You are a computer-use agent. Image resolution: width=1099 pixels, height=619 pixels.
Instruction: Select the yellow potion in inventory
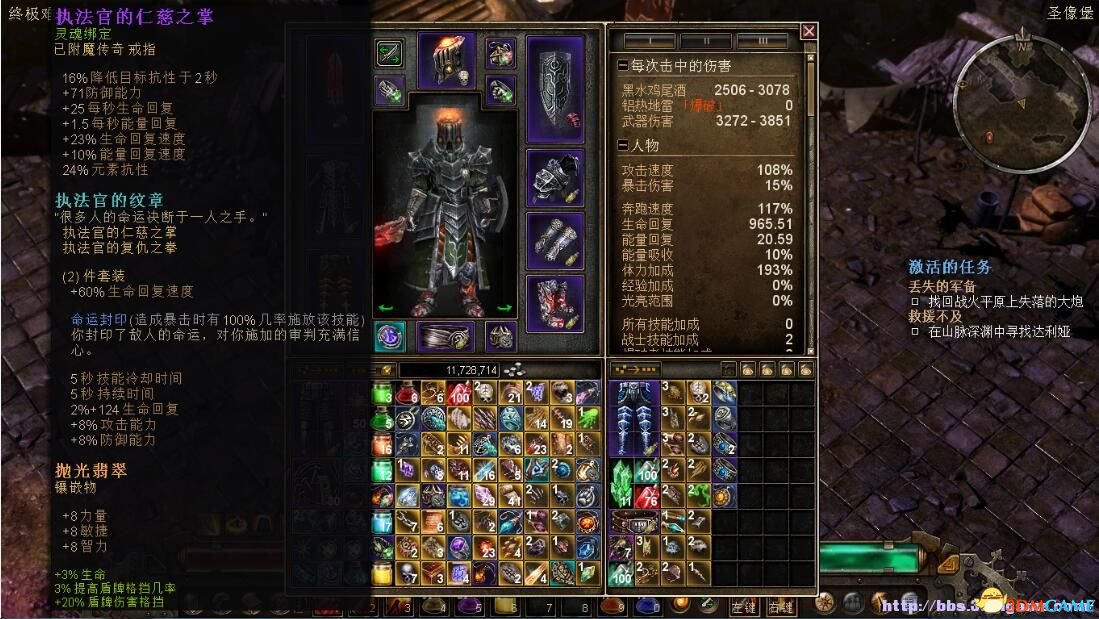point(383,571)
